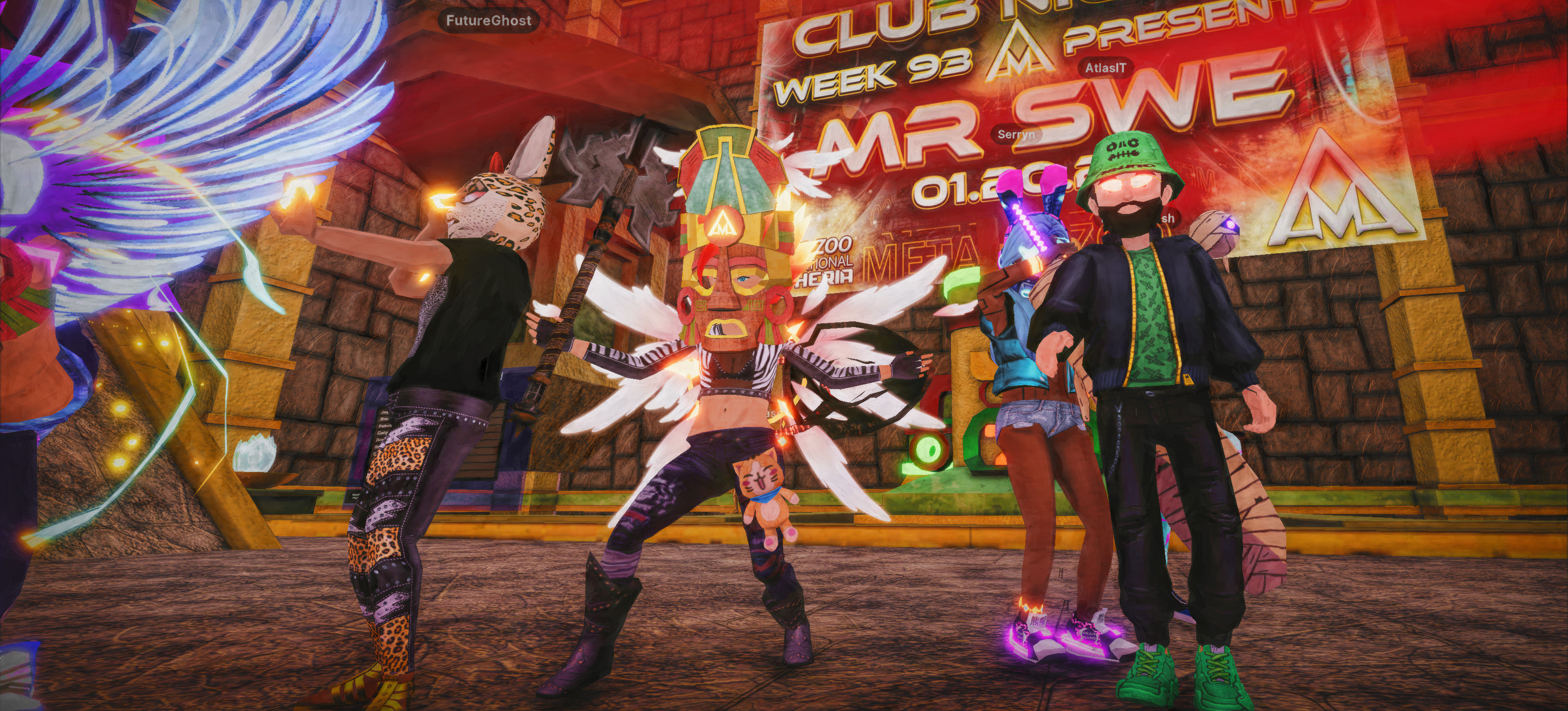Click the Serryn player nameplate
The width and height of the screenshot is (1568, 711).
(1016, 134)
